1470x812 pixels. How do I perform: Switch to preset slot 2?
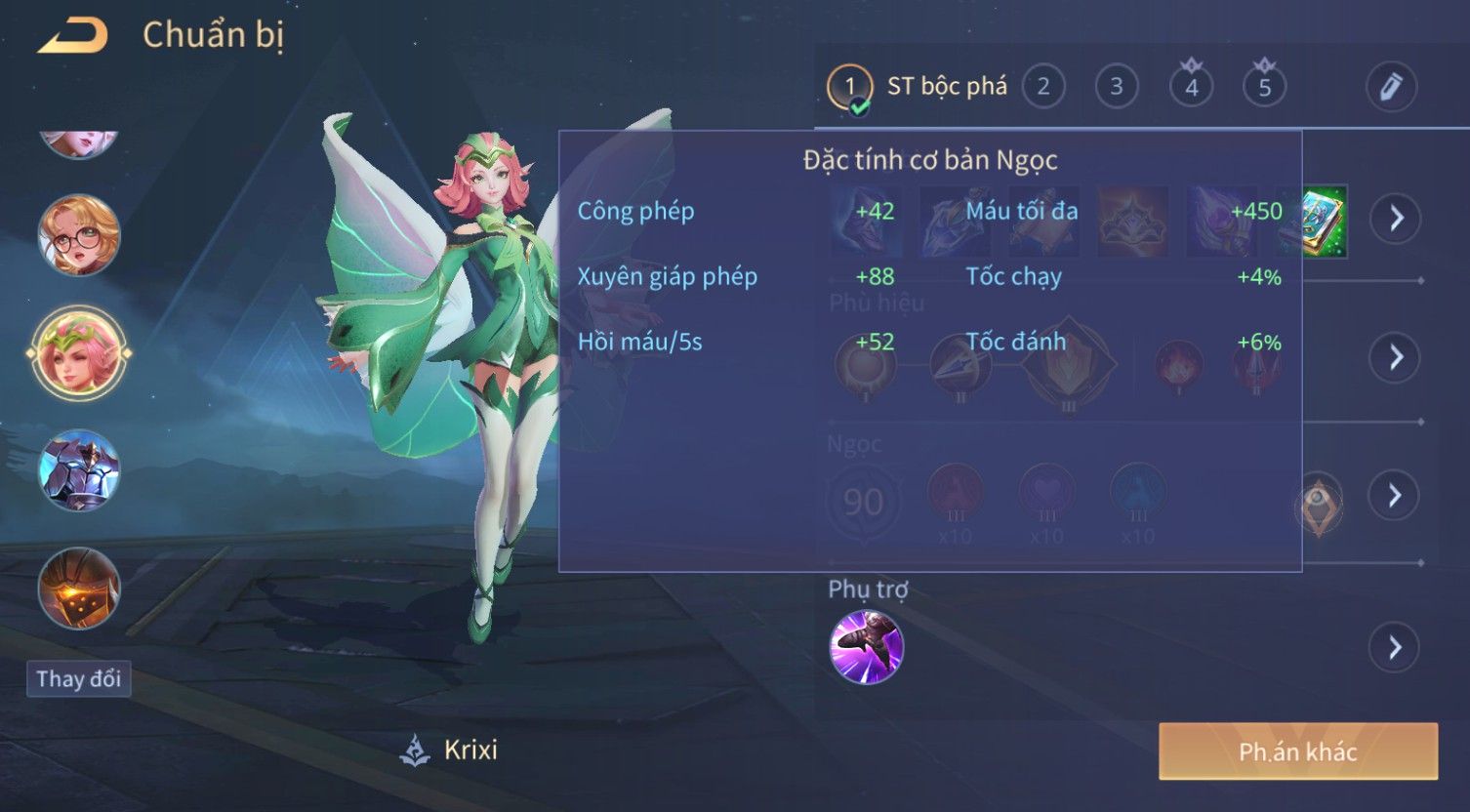(x=1042, y=87)
